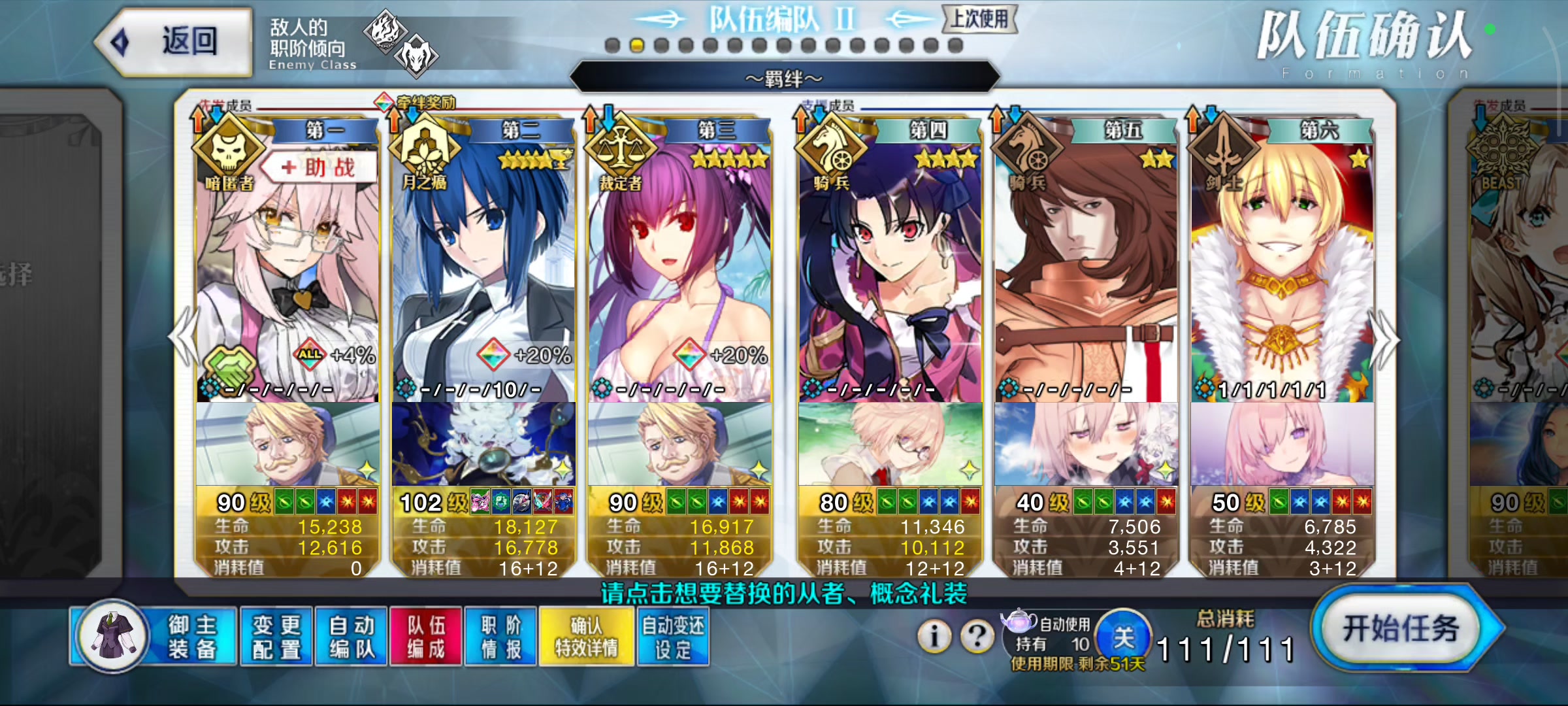1568x706 pixels.
Task: Show 职阶情报 class info
Action: tap(501, 637)
